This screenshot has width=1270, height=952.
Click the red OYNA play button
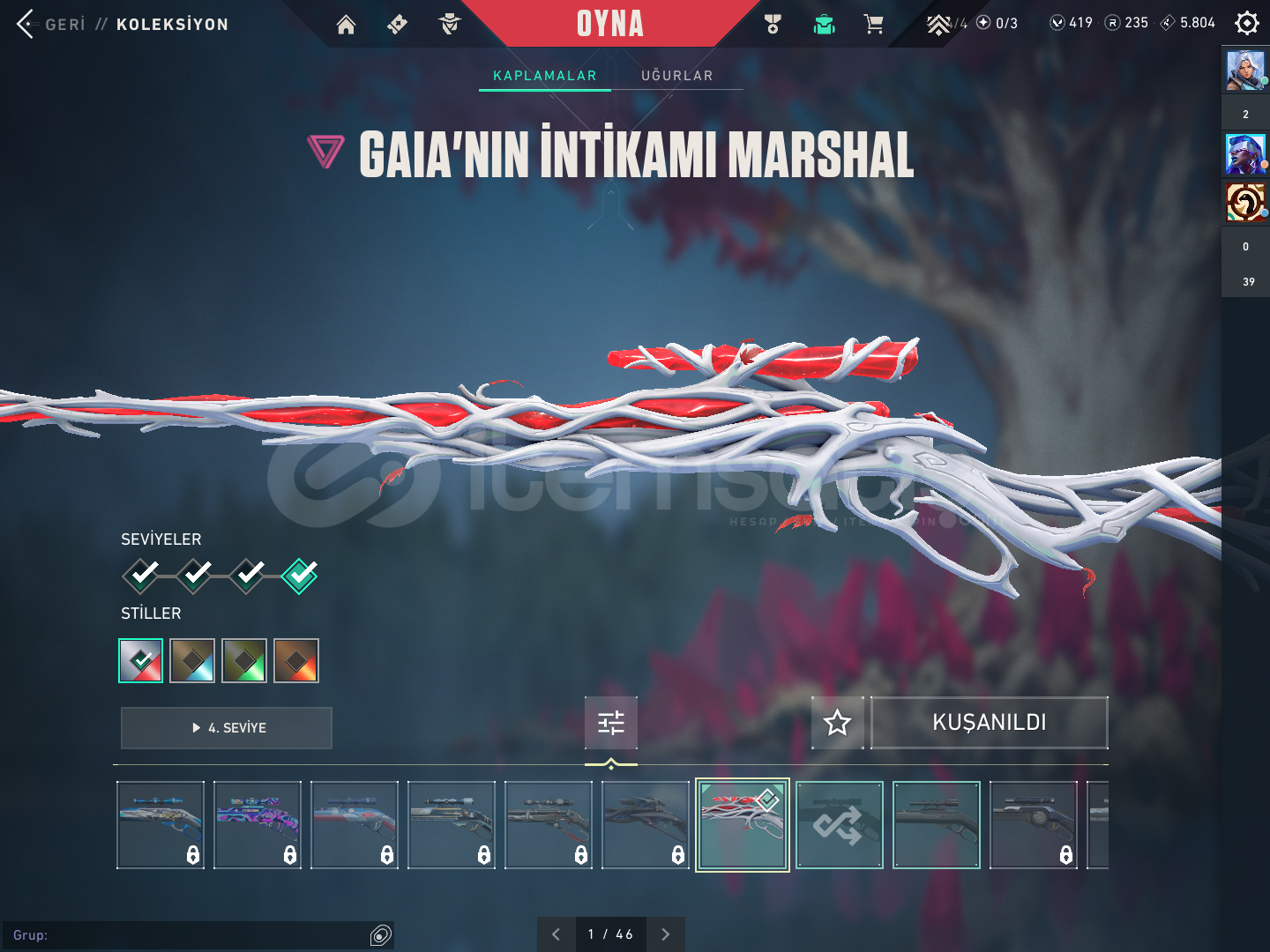[610, 24]
